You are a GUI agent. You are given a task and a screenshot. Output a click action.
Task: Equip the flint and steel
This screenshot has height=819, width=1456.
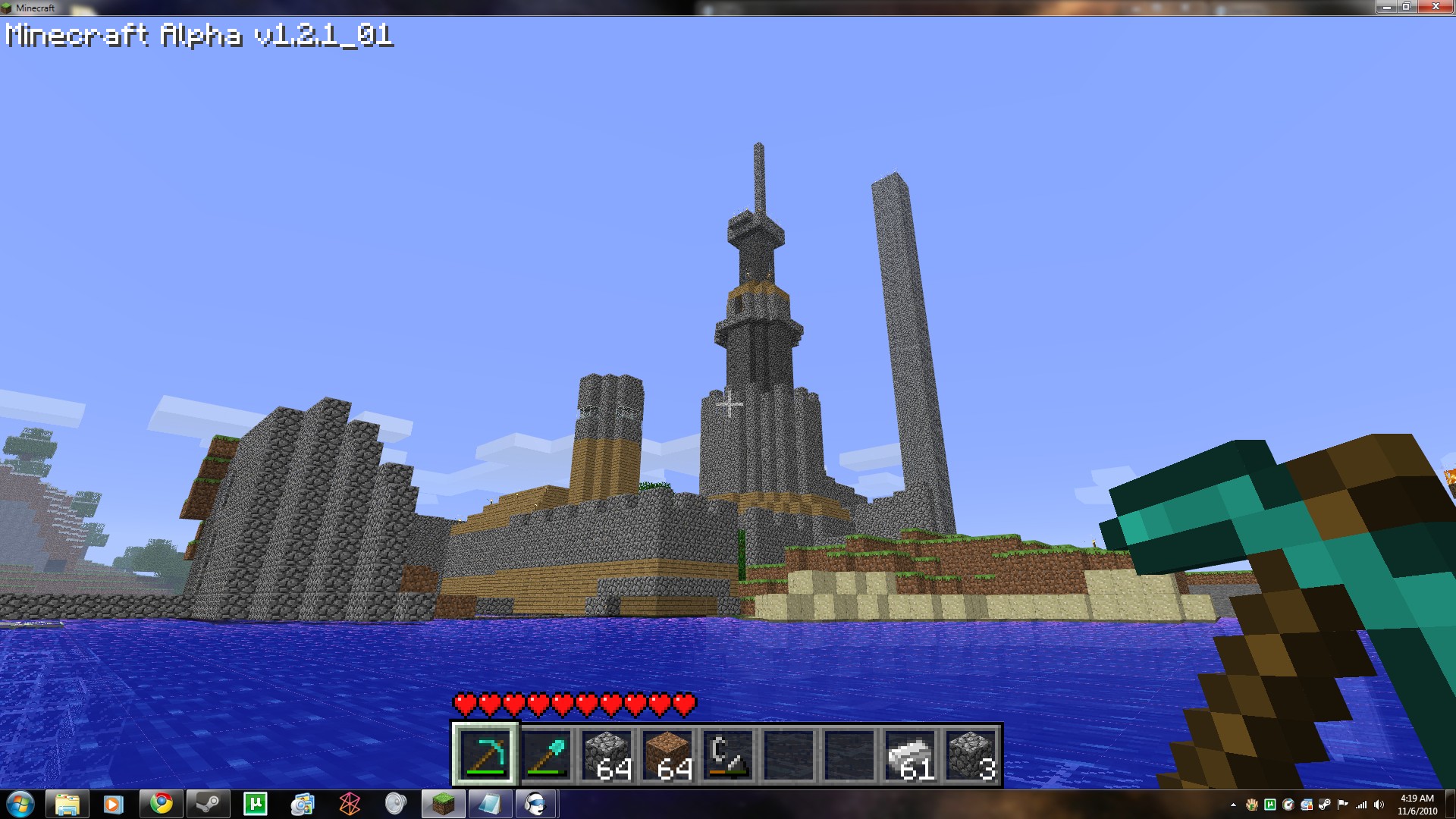point(729,755)
